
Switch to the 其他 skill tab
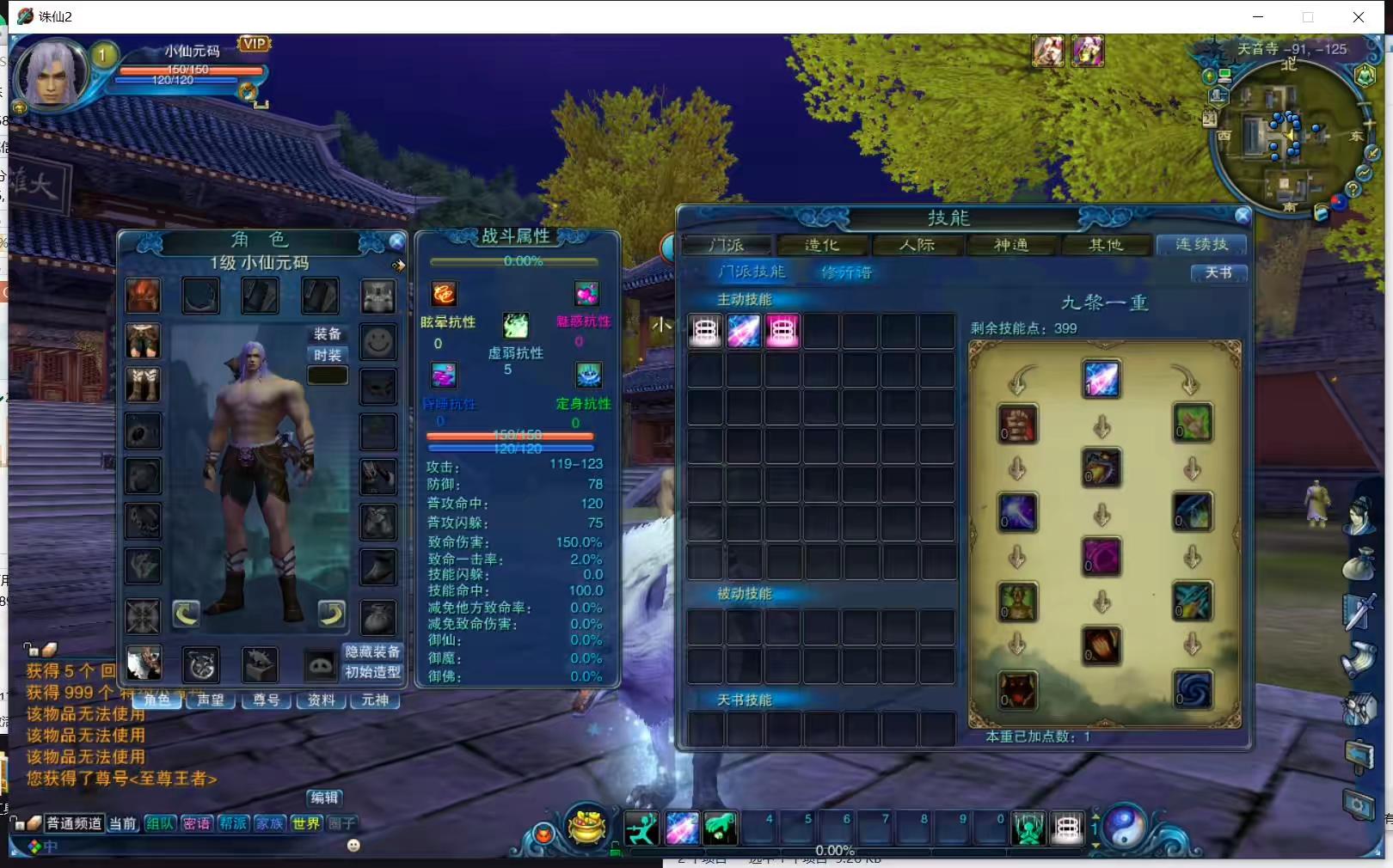1106,246
